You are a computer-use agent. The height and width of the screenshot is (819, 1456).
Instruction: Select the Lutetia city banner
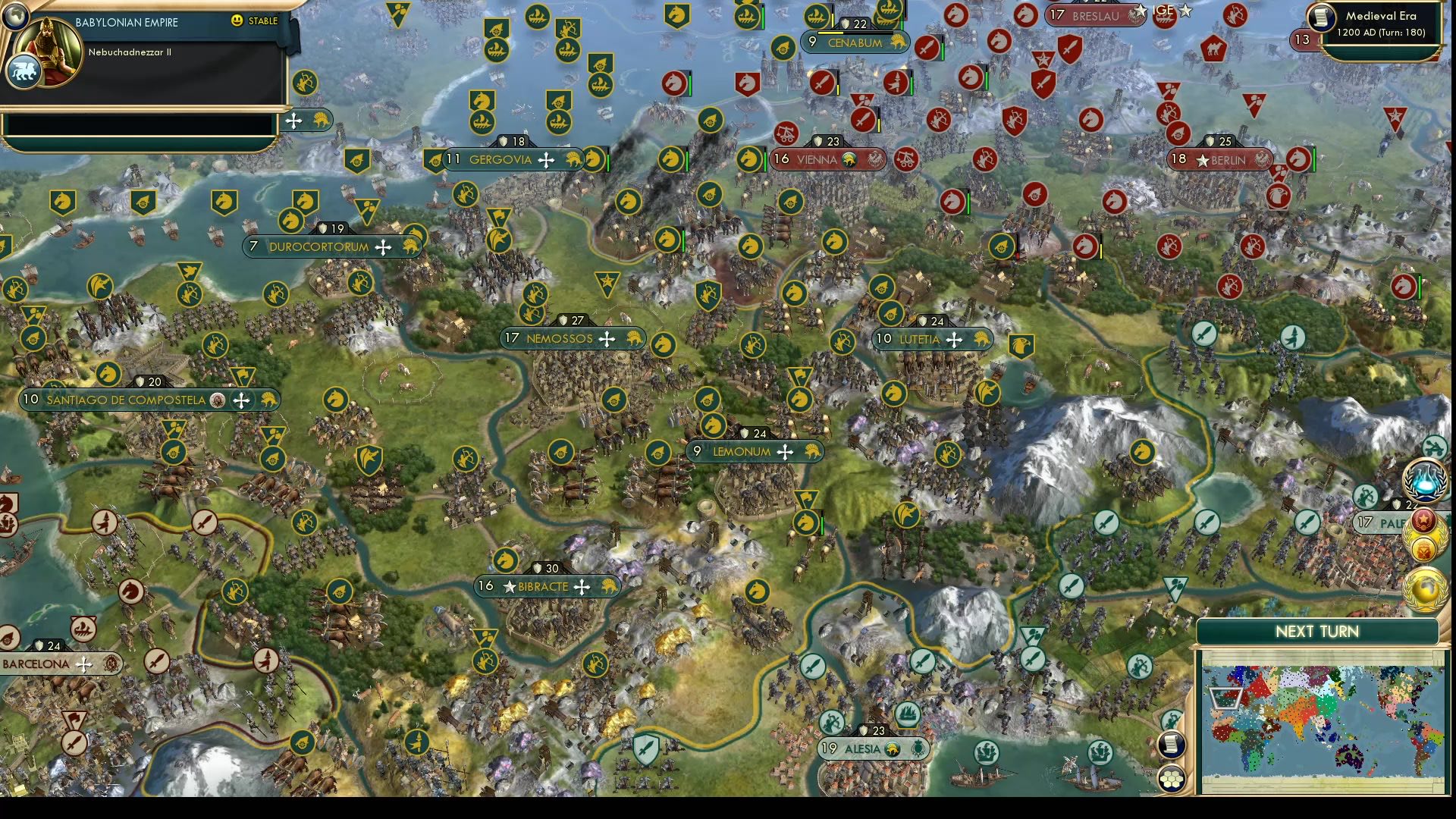(x=919, y=340)
